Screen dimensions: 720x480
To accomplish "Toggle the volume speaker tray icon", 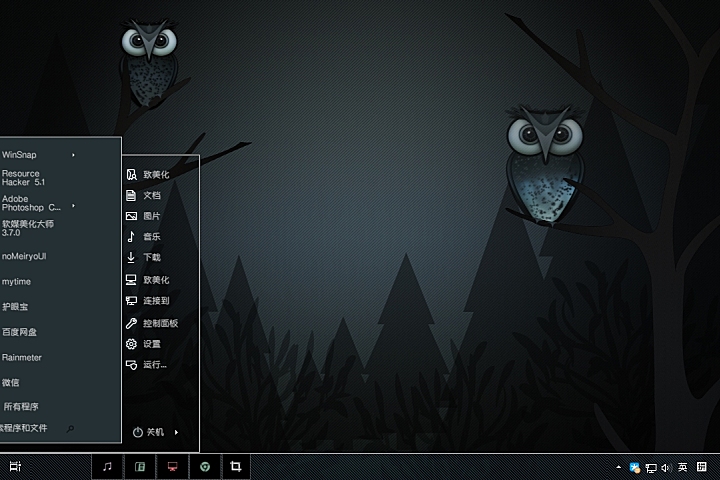I will pos(666,467).
